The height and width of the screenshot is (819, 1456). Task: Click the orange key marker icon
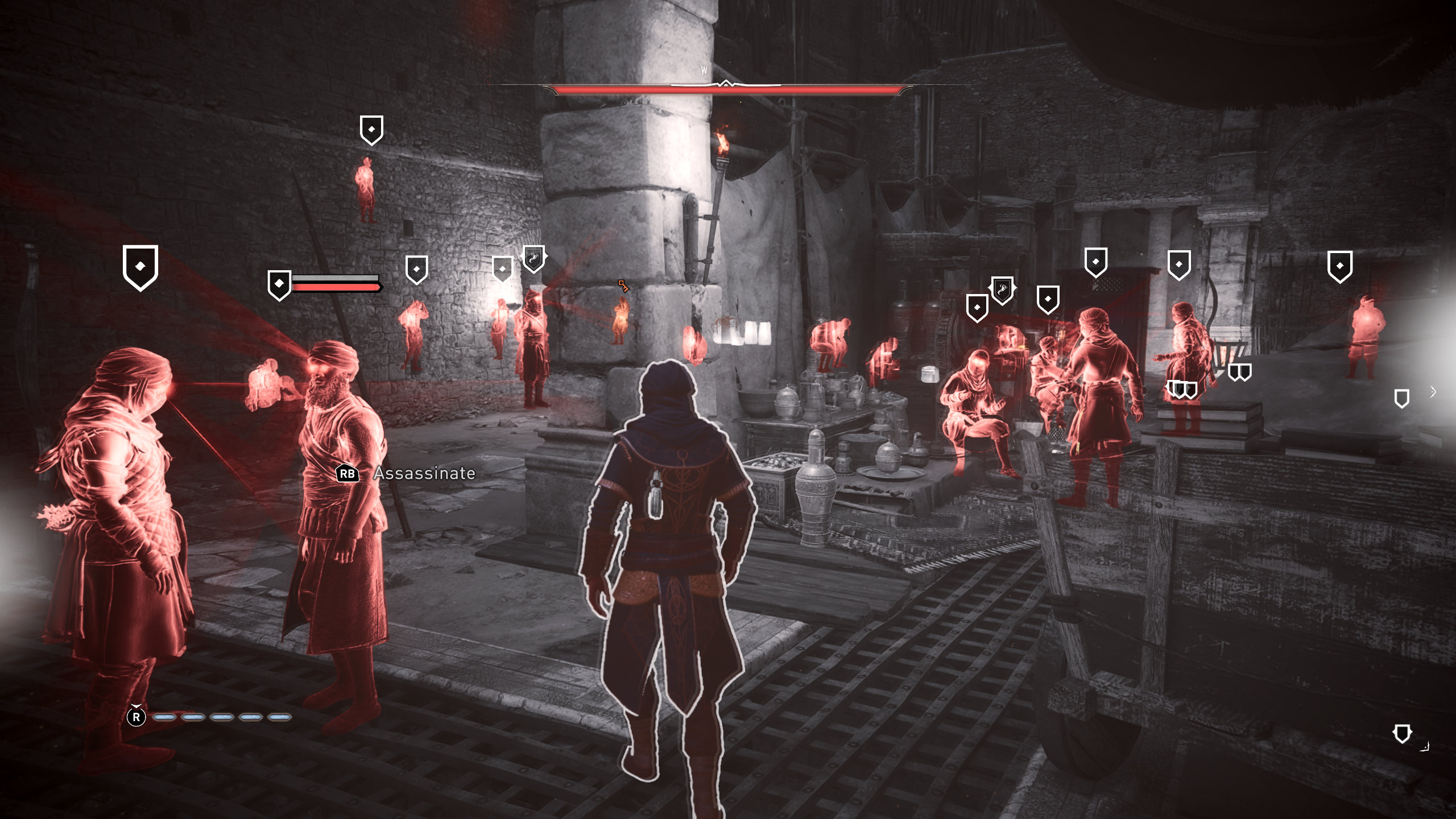click(623, 286)
